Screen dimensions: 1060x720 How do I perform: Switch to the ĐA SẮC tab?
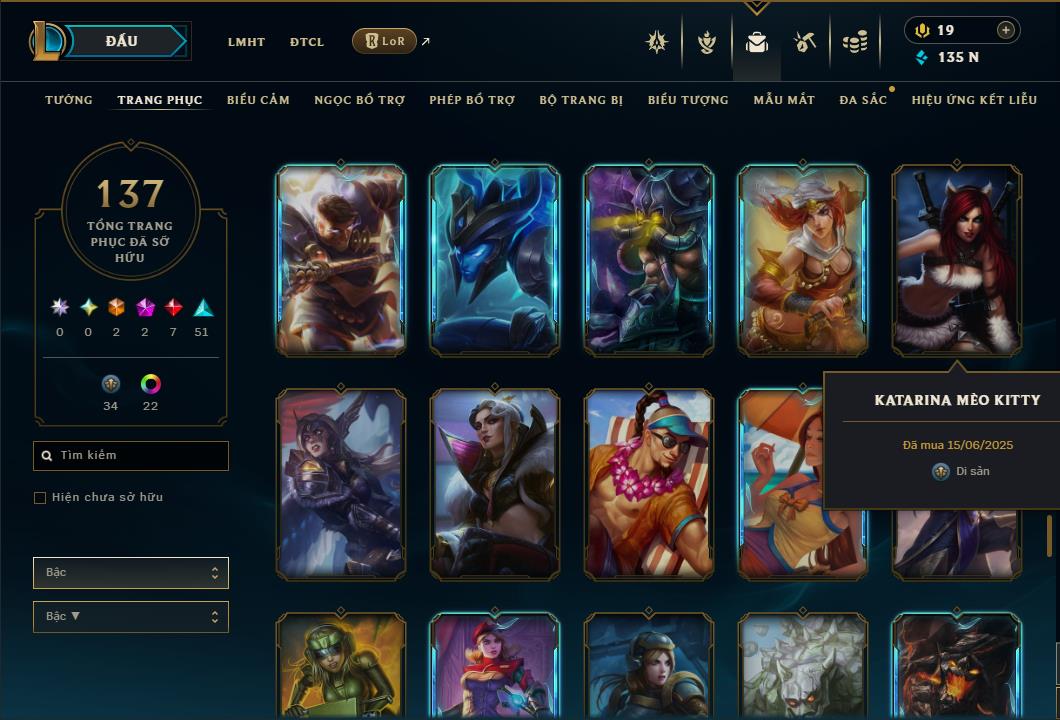(x=863, y=100)
